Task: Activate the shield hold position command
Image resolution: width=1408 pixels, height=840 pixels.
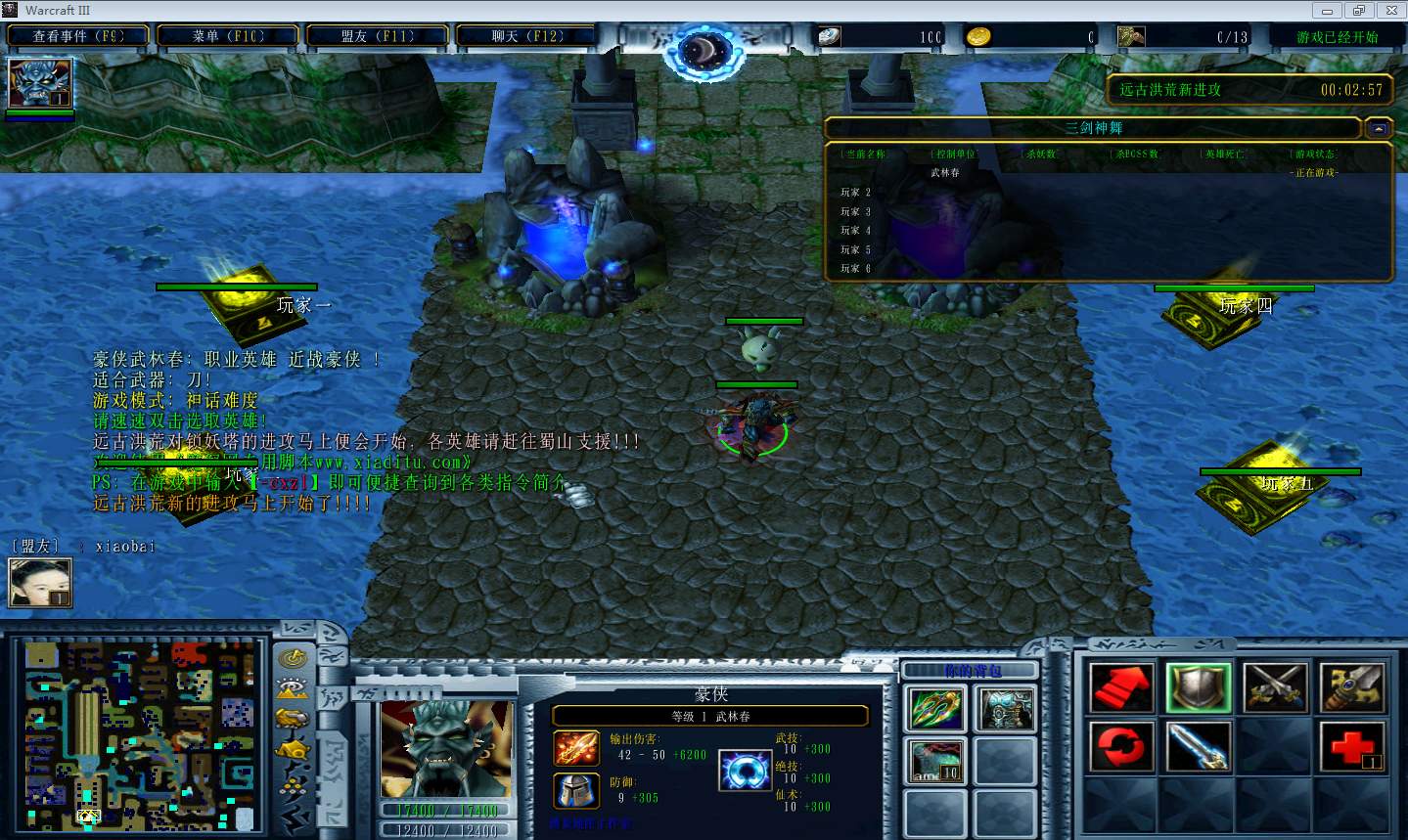Action: click(1199, 687)
